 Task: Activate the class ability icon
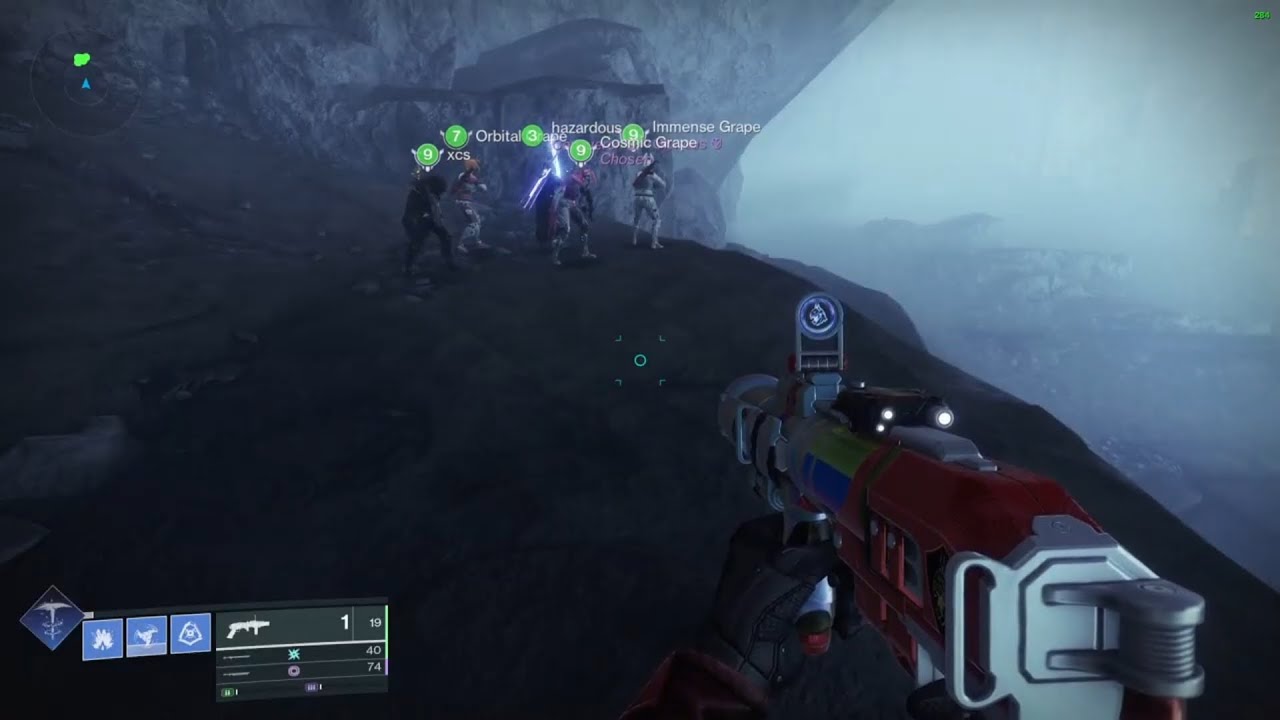point(190,634)
